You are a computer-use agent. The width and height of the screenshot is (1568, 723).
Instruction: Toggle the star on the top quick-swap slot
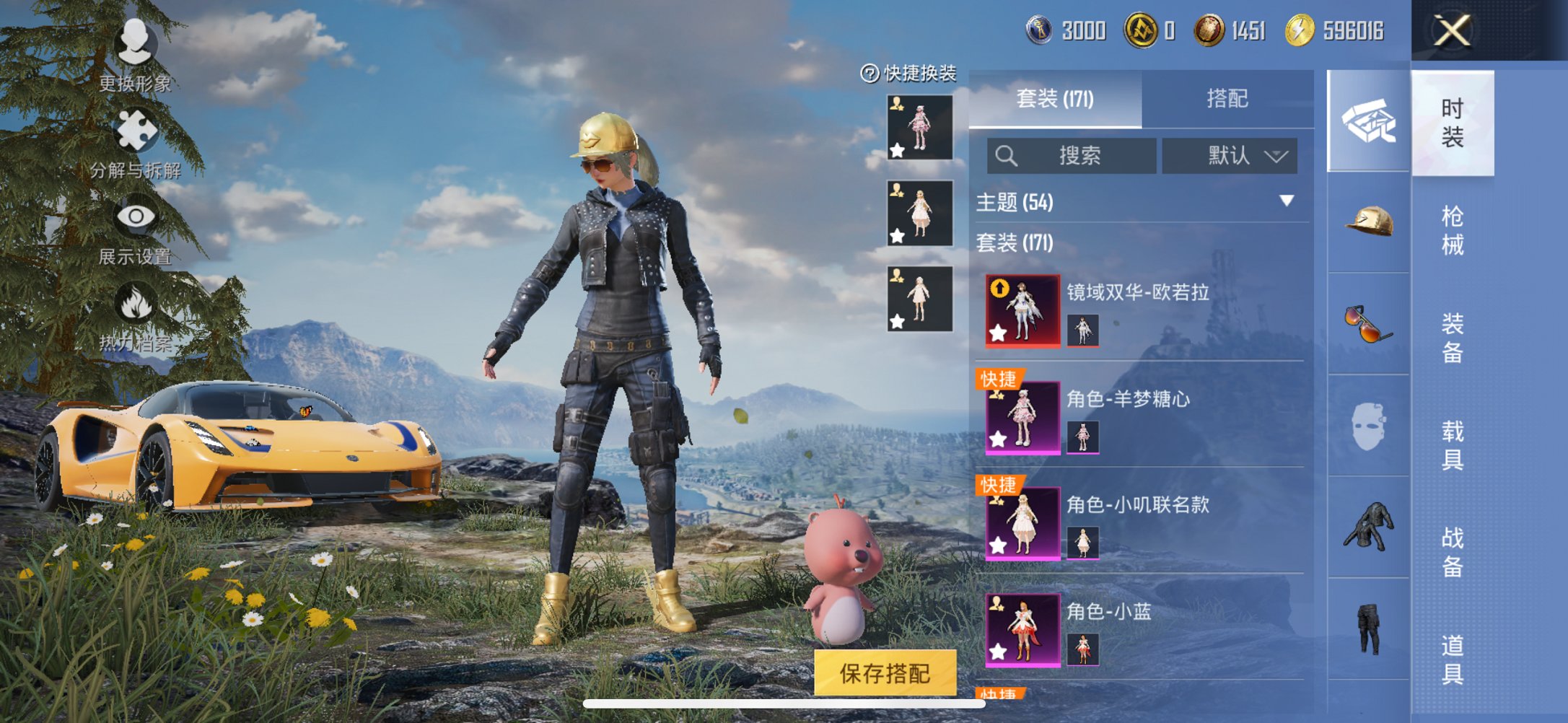895,150
